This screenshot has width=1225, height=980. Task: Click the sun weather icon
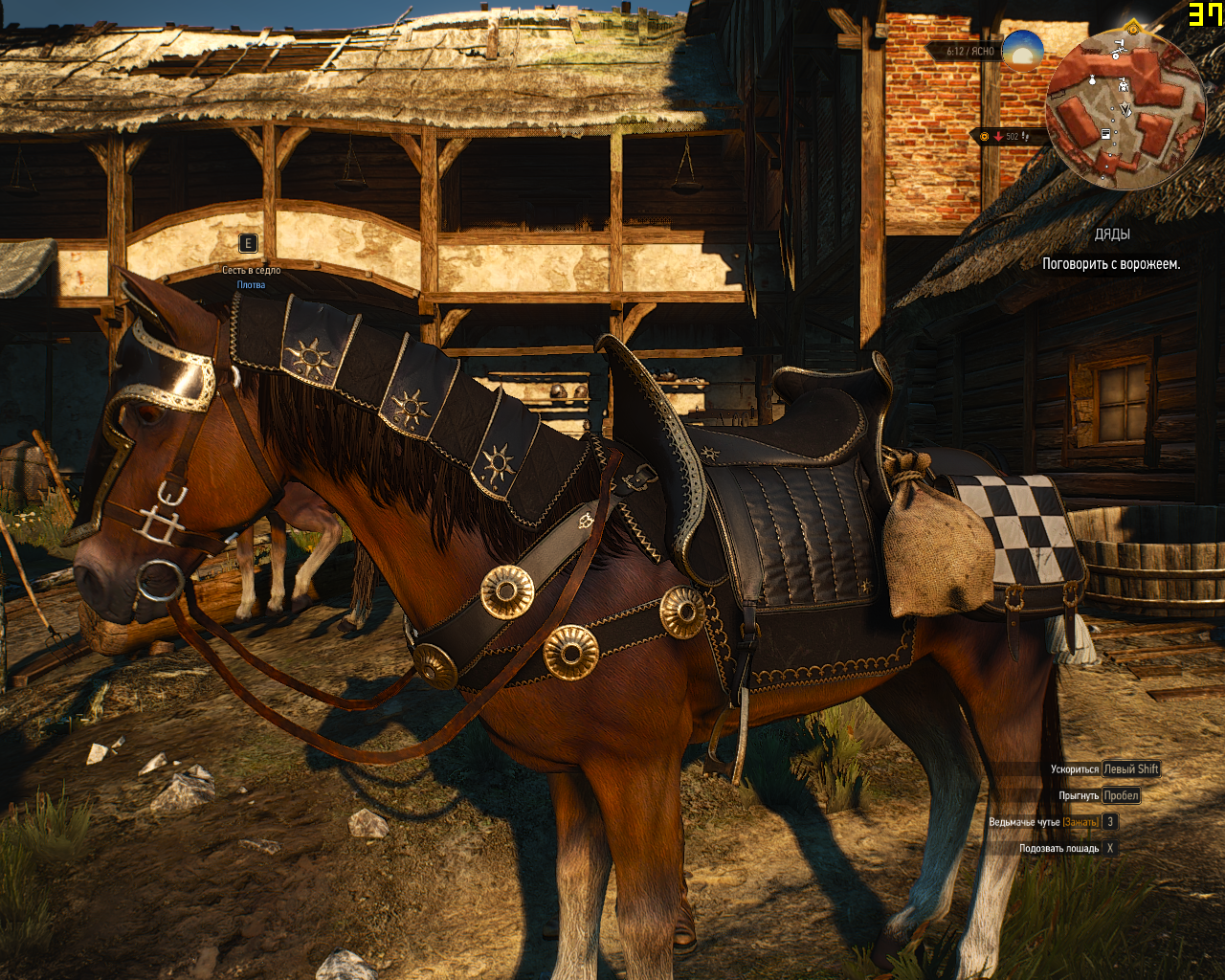tap(1022, 50)
